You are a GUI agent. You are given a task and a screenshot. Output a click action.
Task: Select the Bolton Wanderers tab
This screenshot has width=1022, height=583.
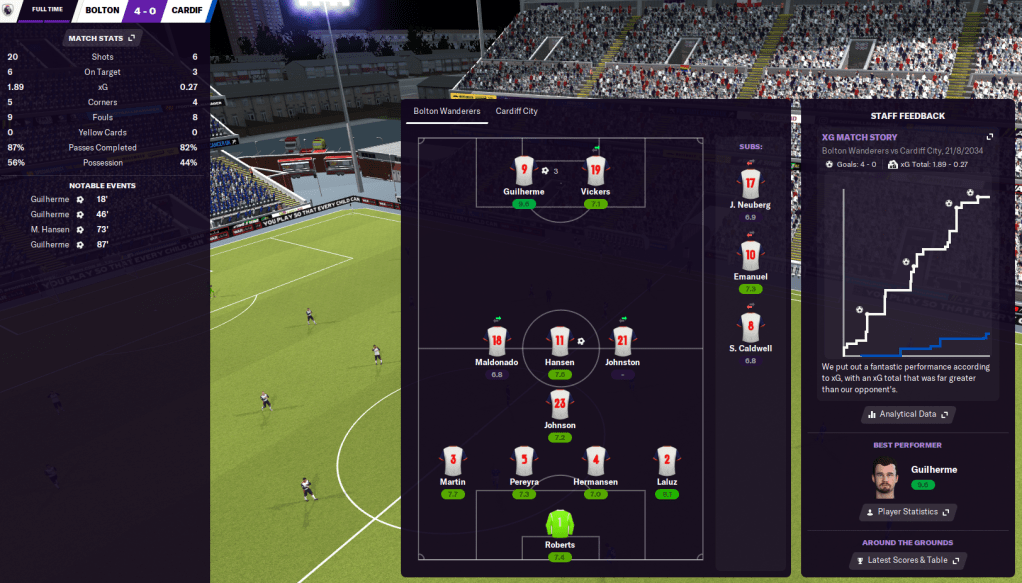[x=447, y=111]
